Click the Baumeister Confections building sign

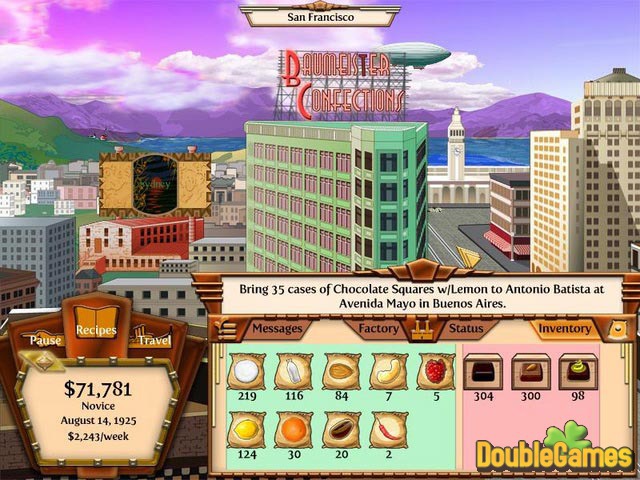[345, 84]
